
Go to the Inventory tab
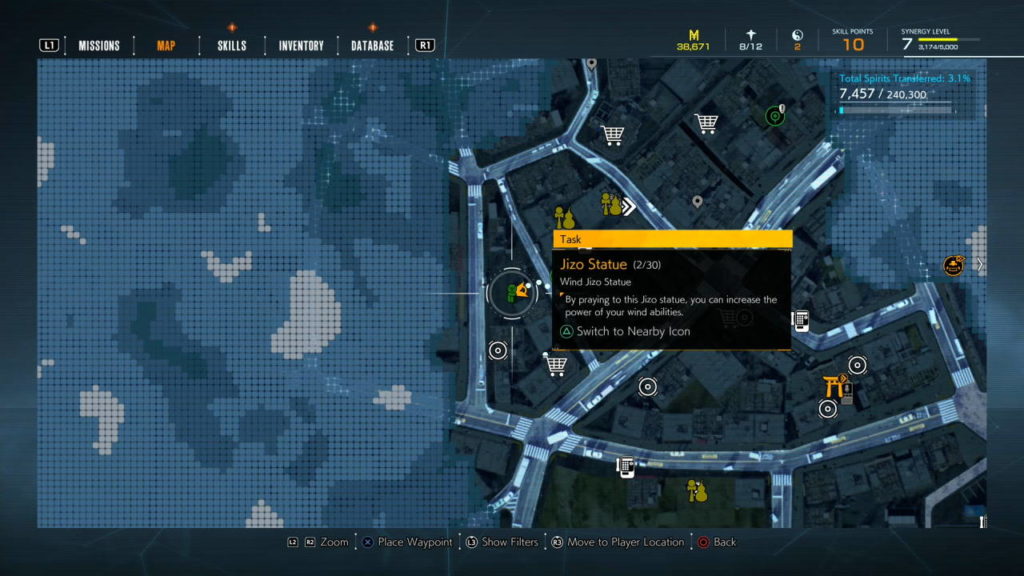pos(301,45)
